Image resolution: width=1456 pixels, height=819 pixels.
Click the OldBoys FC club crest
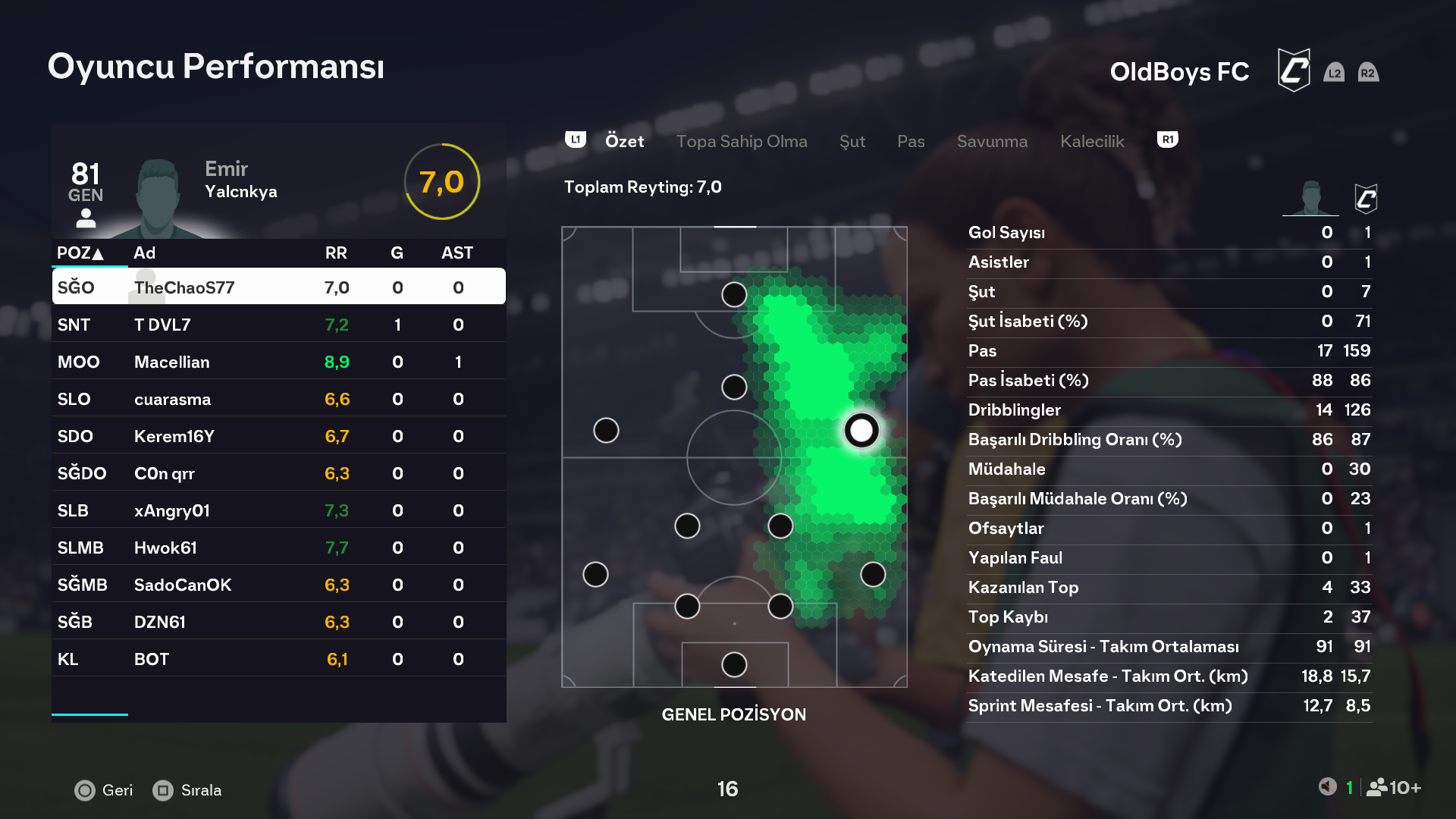click(1293, 71)
